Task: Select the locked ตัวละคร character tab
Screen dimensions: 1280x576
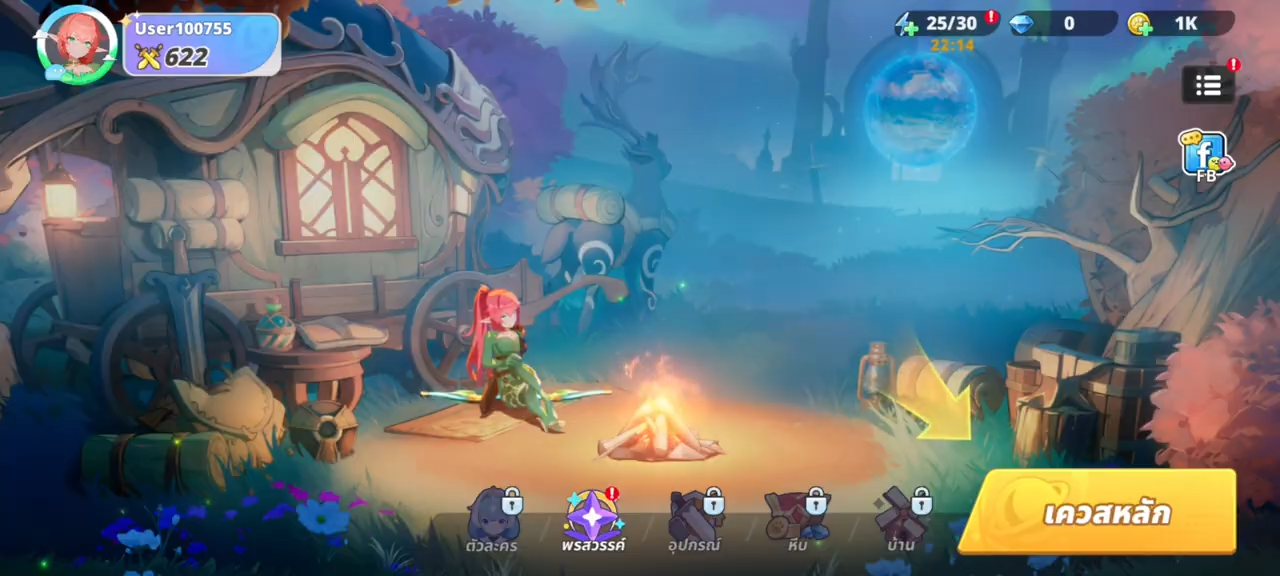Action: pos(495,520)
